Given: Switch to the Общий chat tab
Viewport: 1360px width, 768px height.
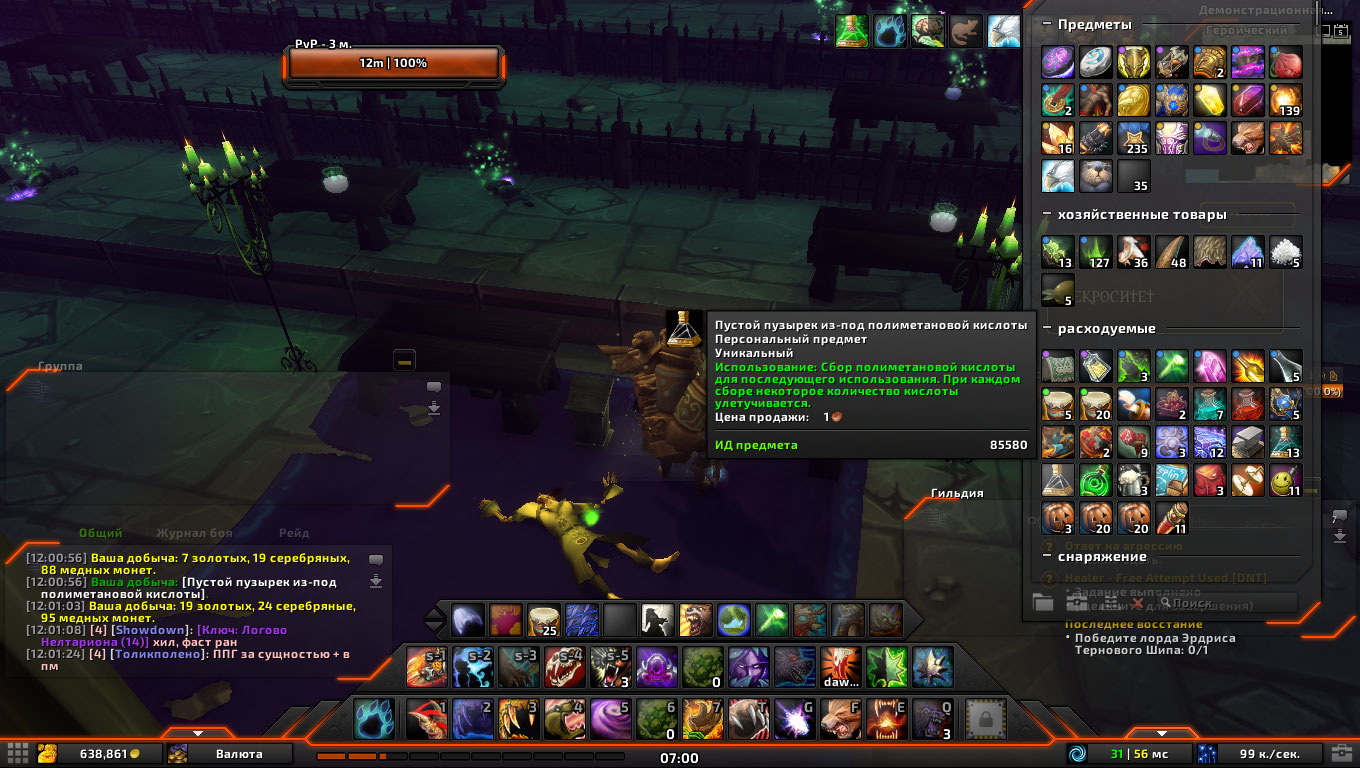Looking at the screenshot, I should pos(101,533).
